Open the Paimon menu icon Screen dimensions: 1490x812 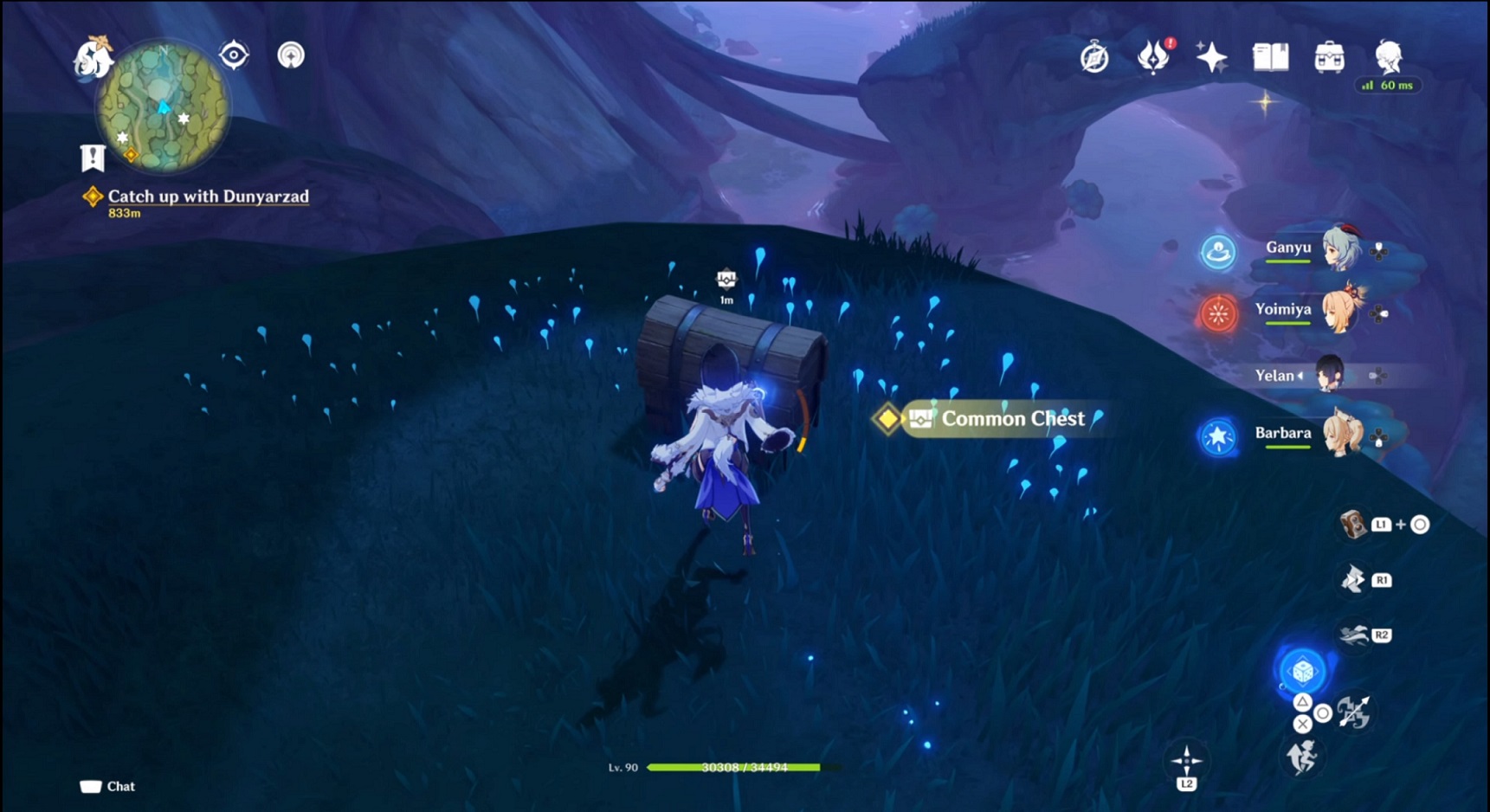(1390, 55)
